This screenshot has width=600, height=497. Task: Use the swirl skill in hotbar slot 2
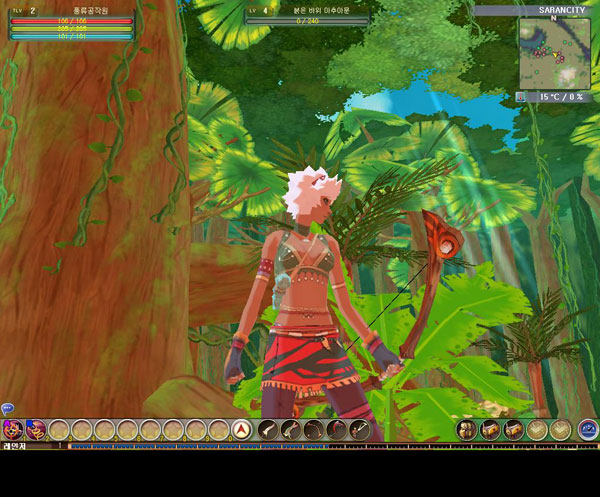pos(36,430)
